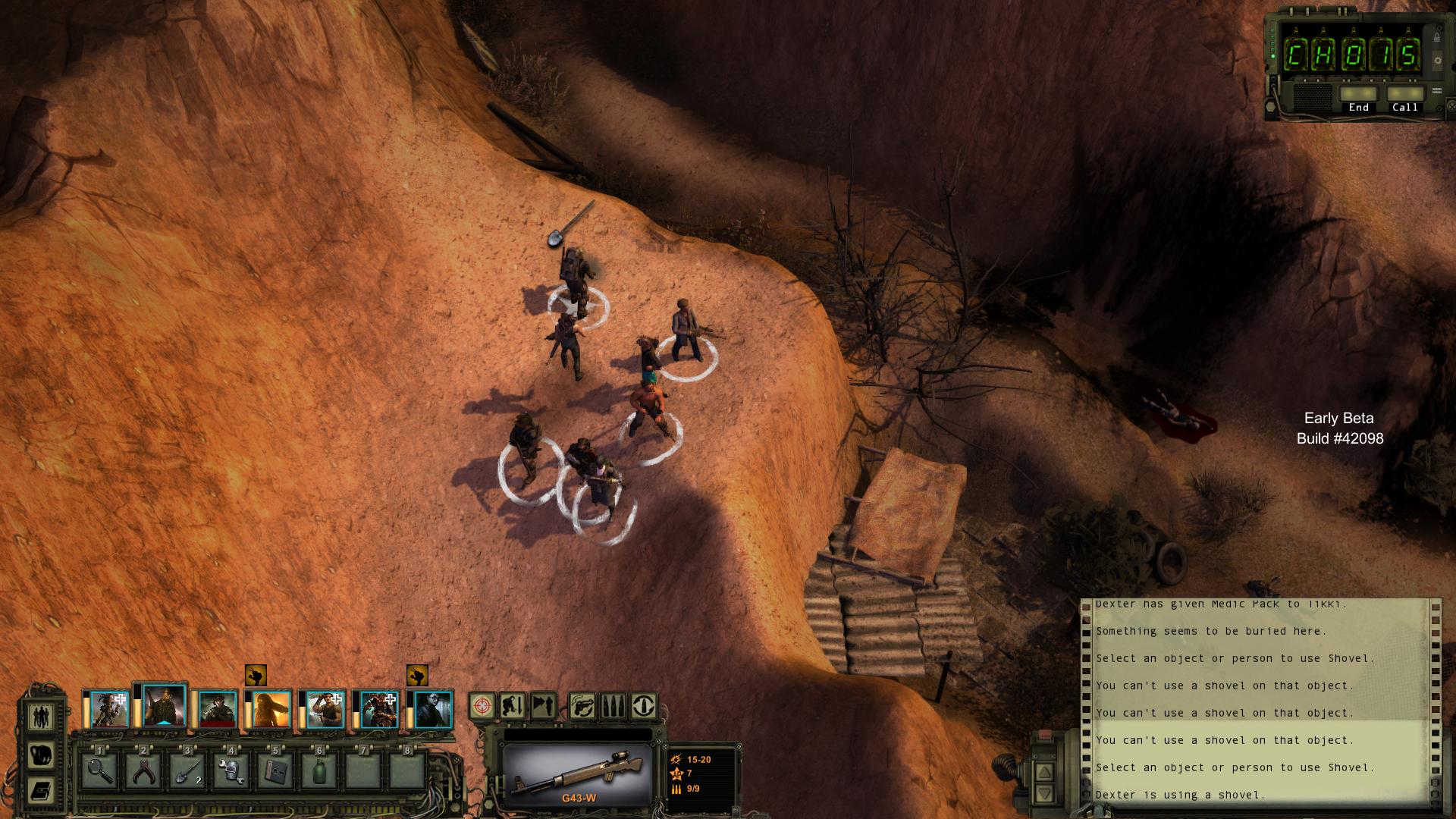
Task: Reload using the circular bullet icon
Action: coord(644,707)
